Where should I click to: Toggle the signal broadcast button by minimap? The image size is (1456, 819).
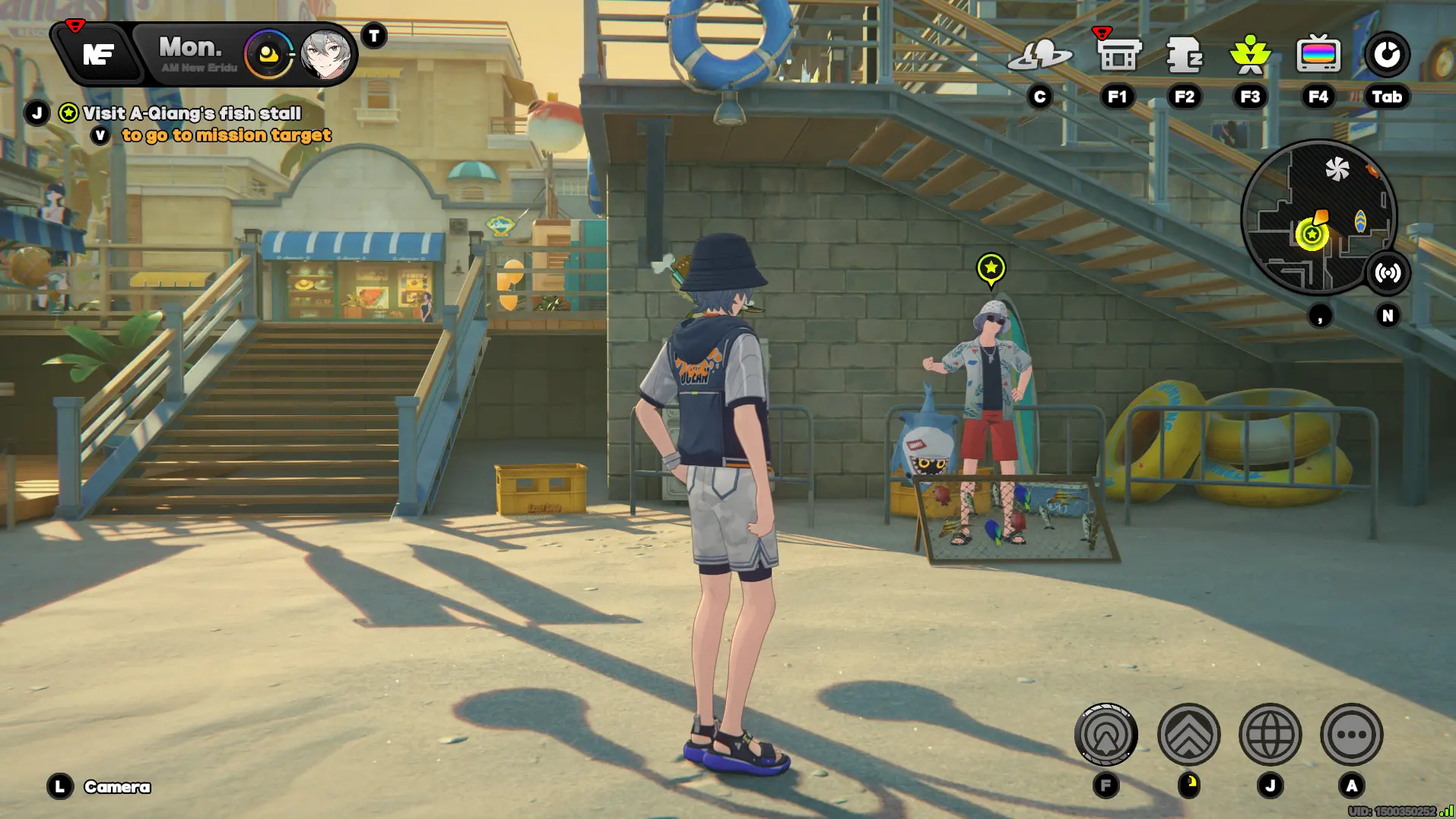point(1388,272)
